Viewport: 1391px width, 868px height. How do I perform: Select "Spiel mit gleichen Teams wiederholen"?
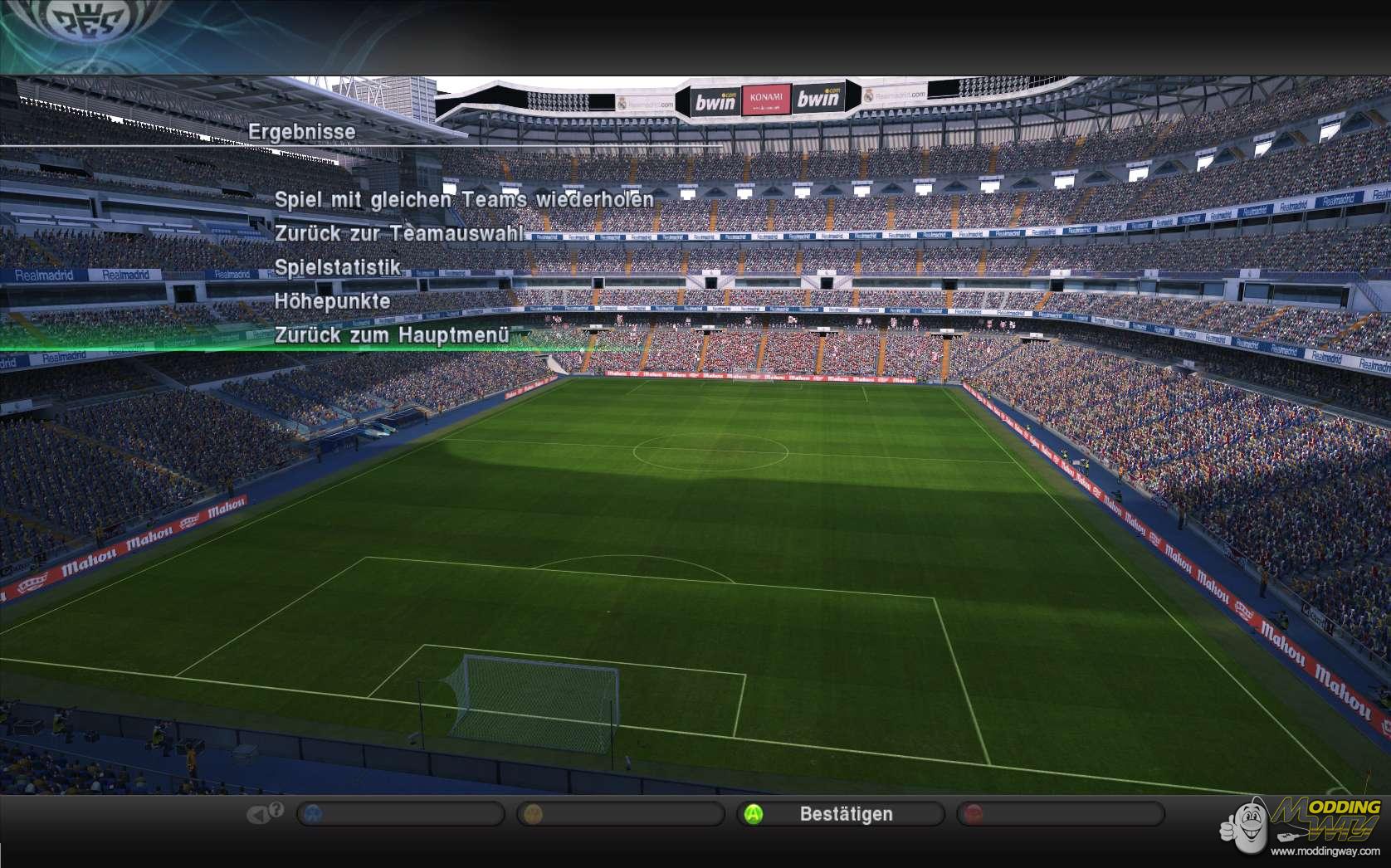tap(464, 200)
